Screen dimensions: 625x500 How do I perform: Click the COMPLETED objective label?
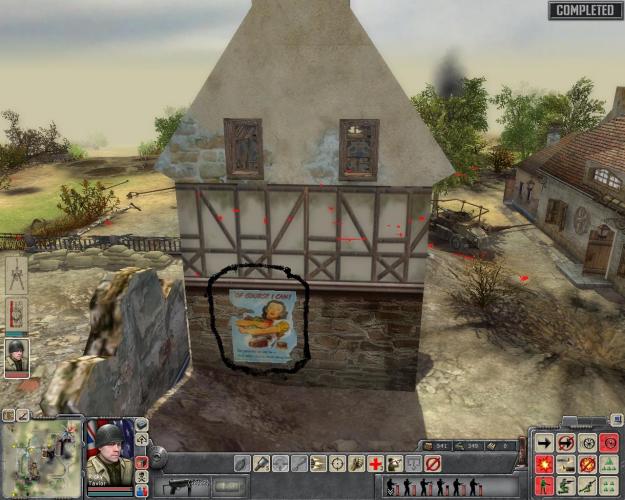click(584, 10)
